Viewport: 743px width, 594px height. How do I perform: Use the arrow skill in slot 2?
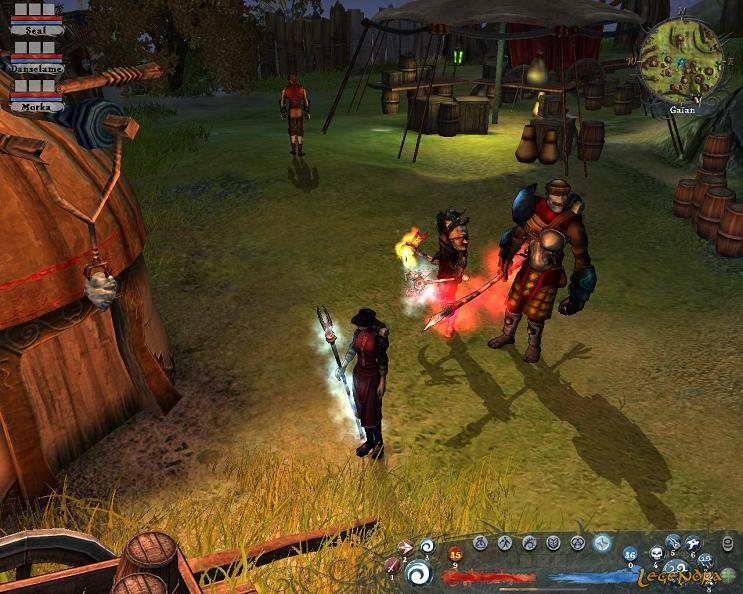(406, 548)
